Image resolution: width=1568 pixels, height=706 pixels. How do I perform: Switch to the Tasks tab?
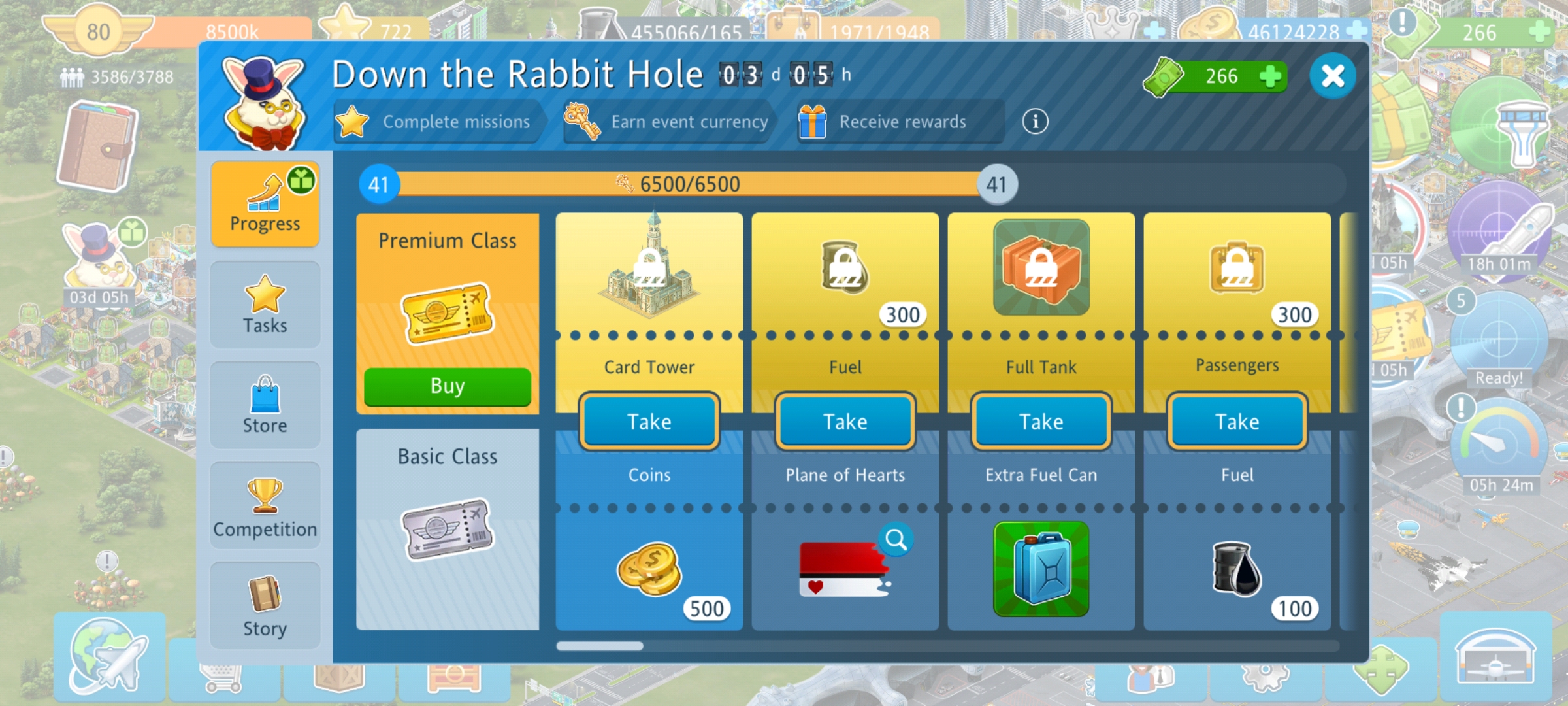265,305
